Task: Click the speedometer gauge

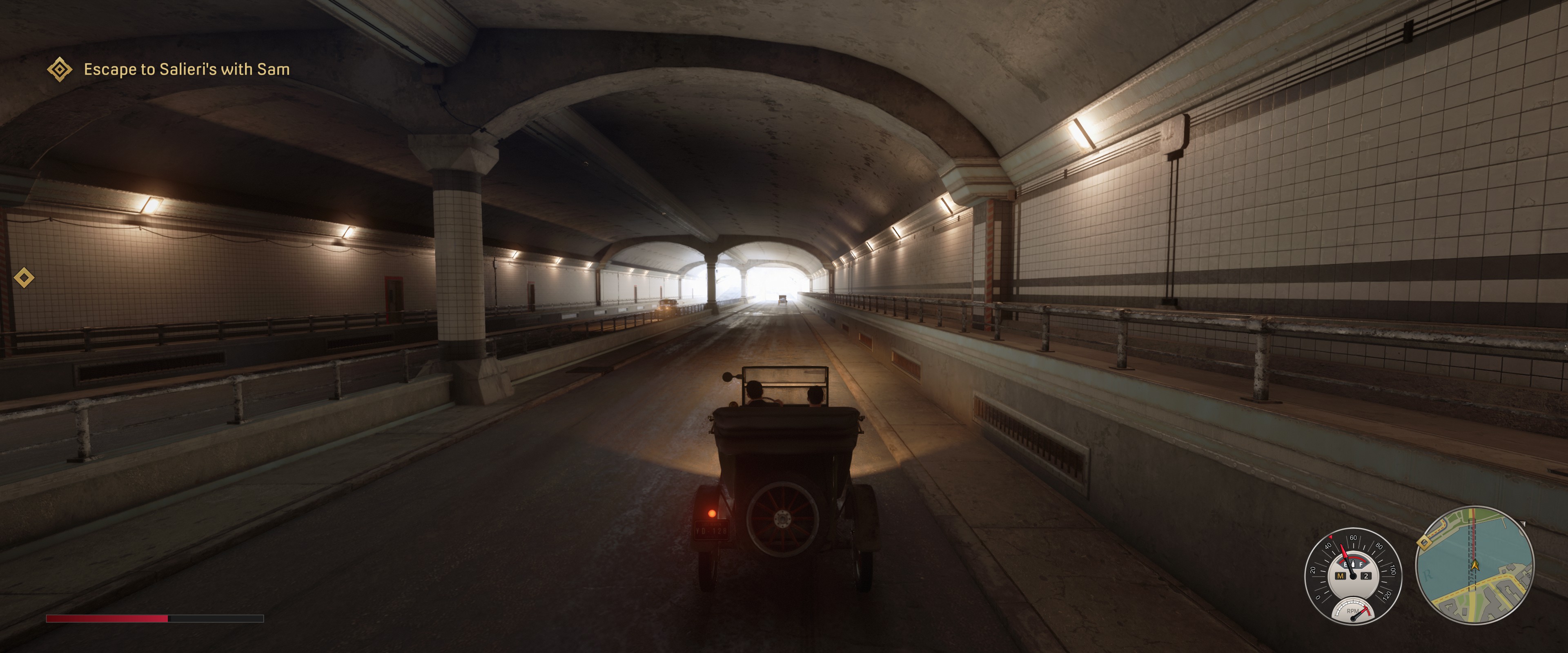Action: pyautogui.click(x=1352, y=574)
